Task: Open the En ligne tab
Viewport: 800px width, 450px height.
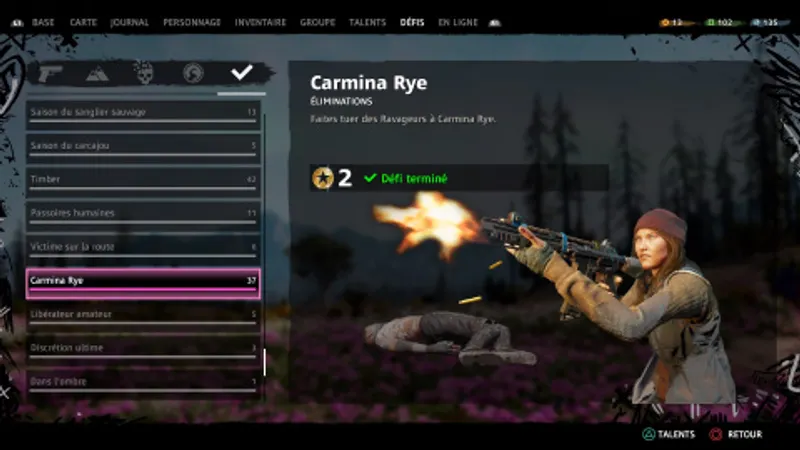Action: (458, 22)
